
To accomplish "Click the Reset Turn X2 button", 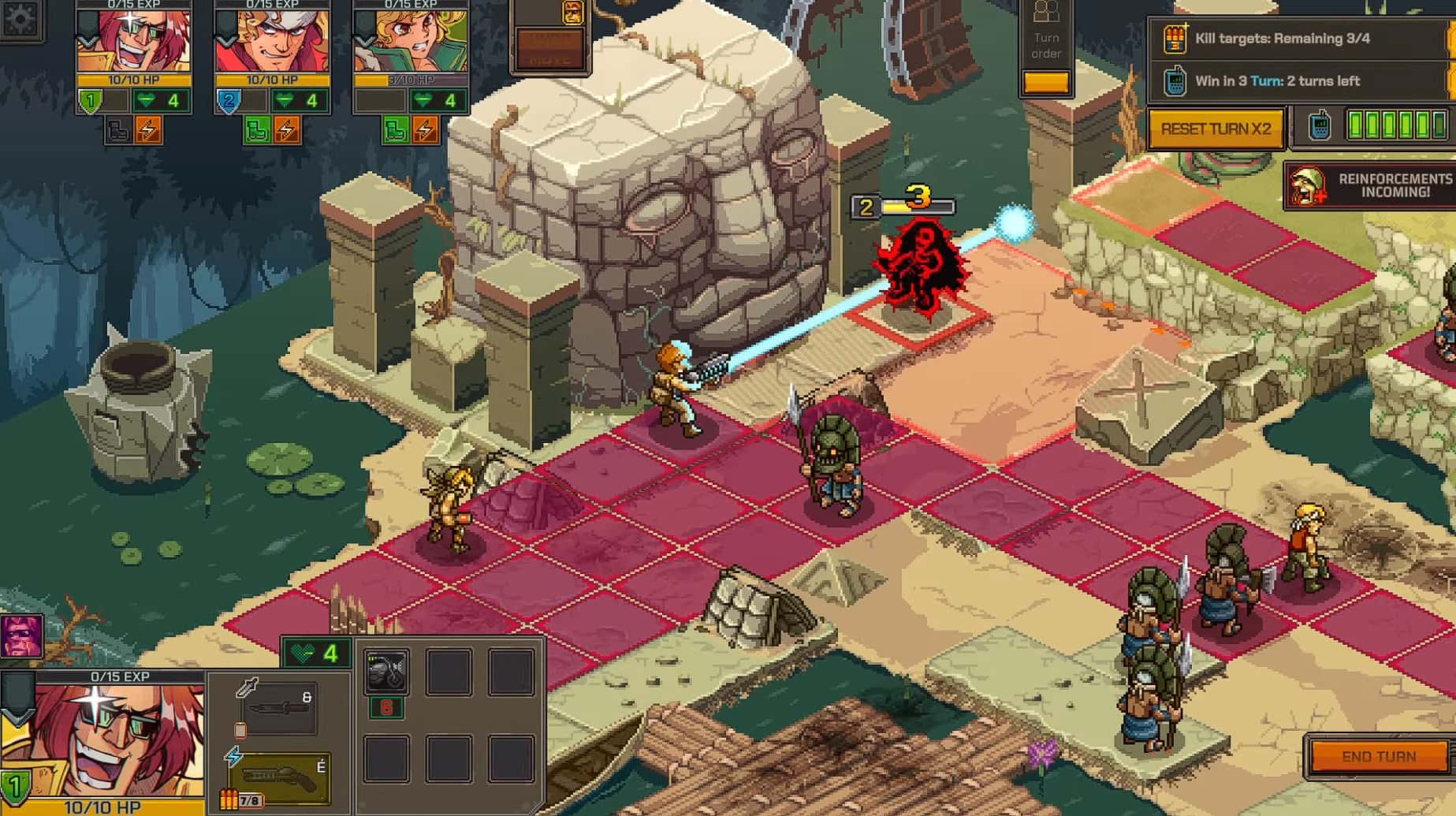I will (x=1216, y=129).
